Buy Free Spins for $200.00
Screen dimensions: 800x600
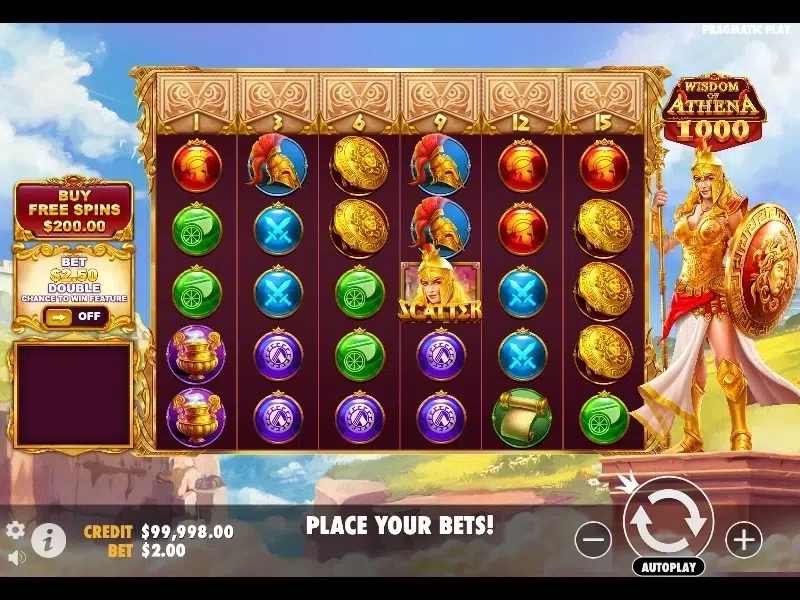click(73, 210)
